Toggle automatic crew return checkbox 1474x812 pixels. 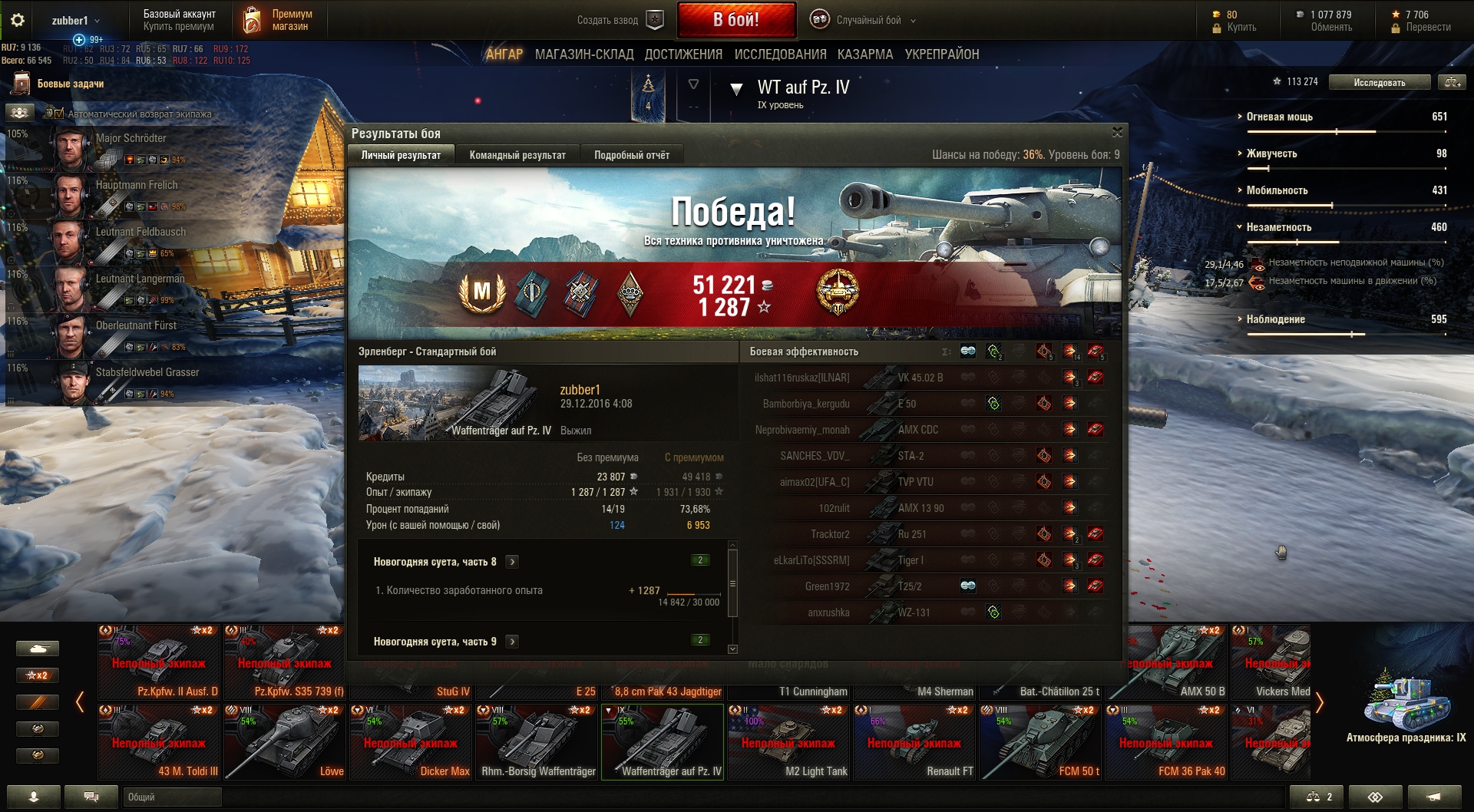59,114
